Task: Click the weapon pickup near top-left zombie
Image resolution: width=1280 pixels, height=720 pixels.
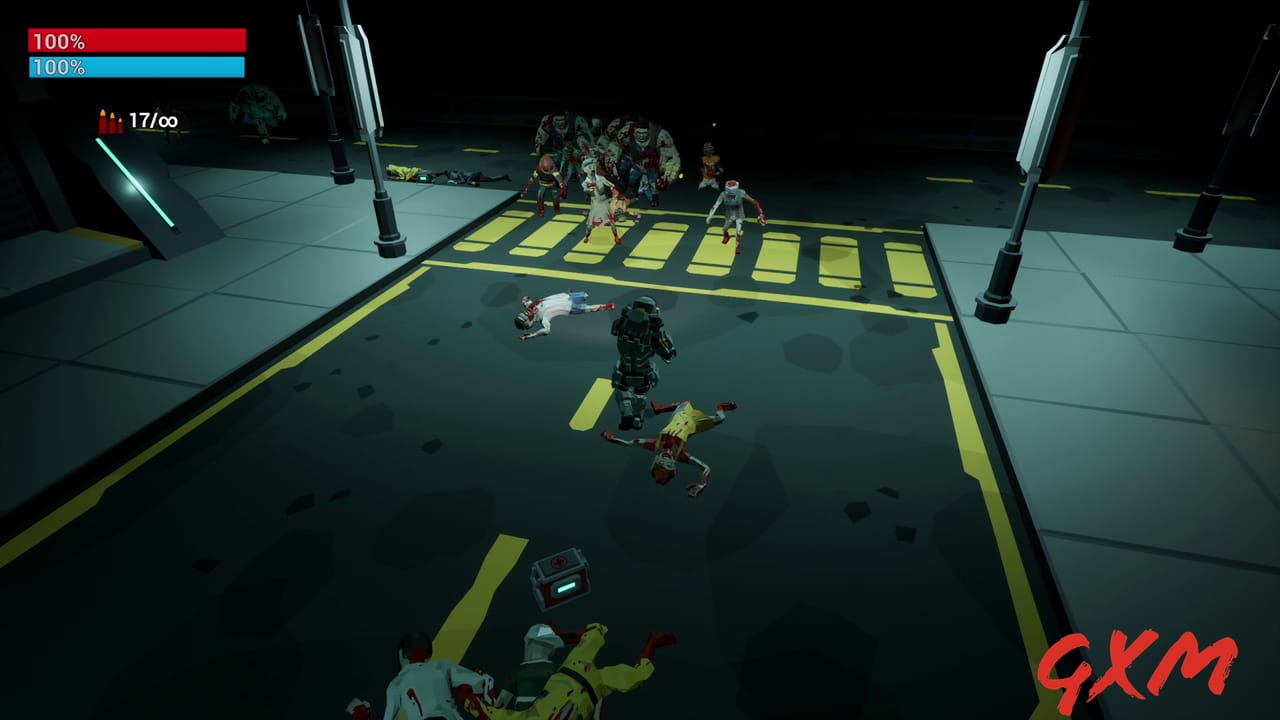Action: point(423,178)
